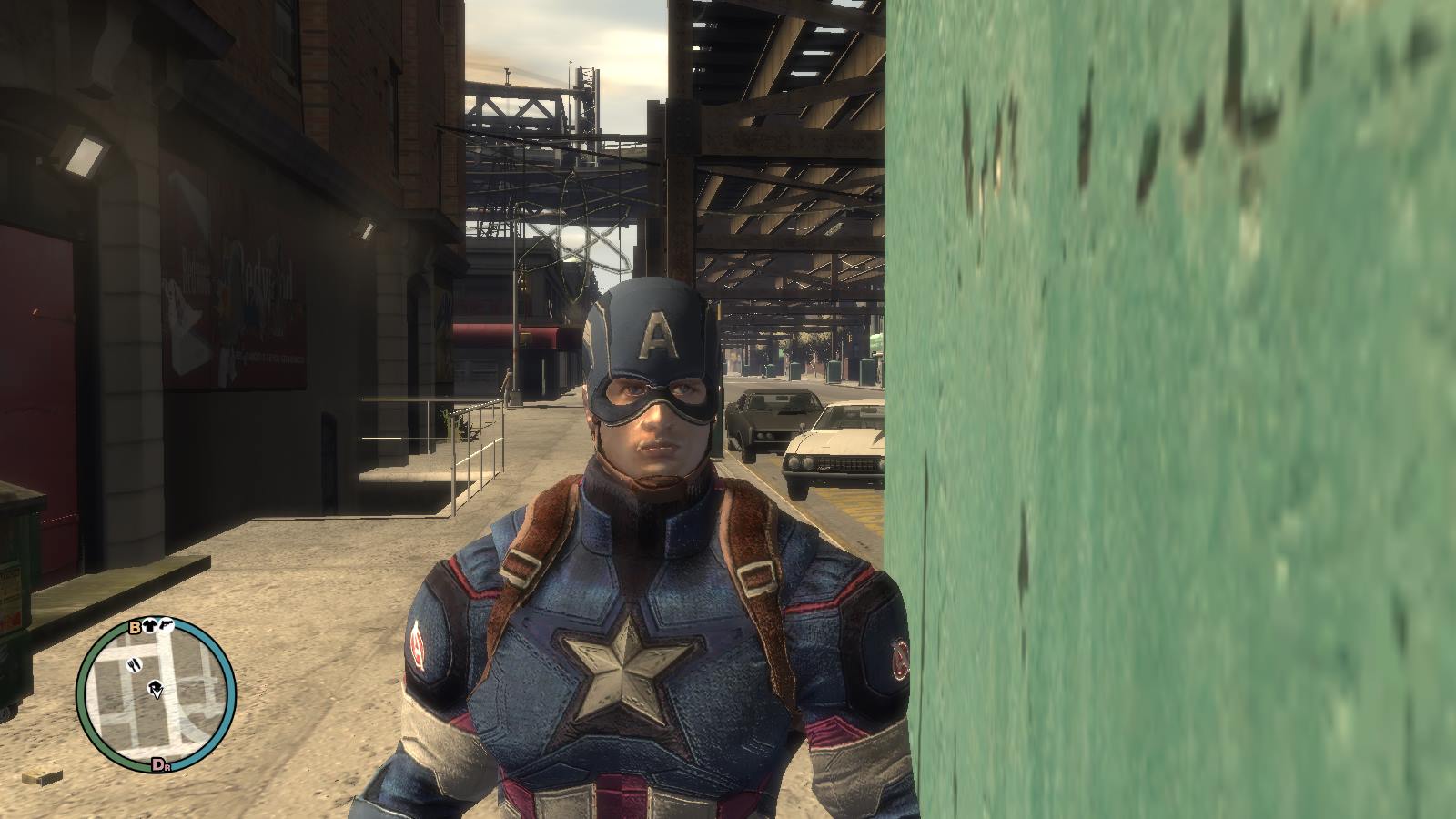Image resolution: width=1456 pixels, height=819 pixels.
Task: Click the player arrow on the radar
Action: 158,692
